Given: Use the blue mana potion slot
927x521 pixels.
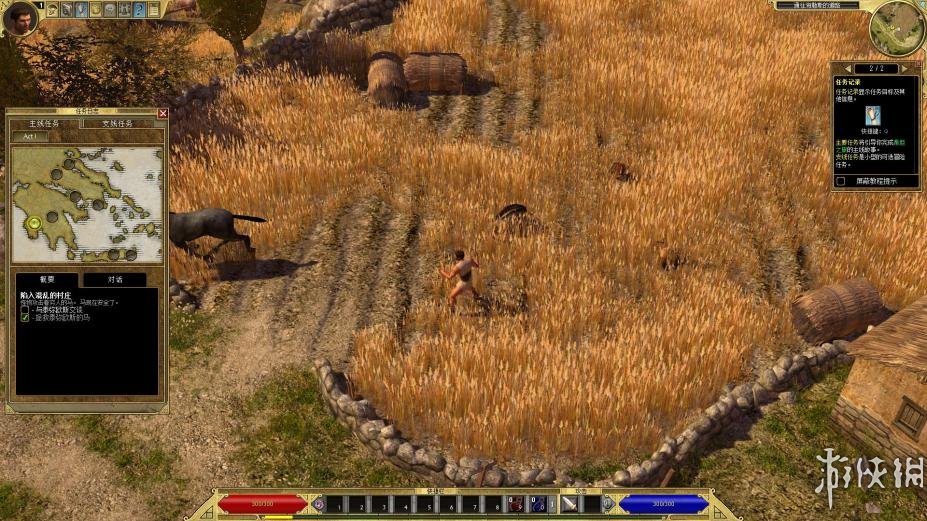Looking at the screenshot, I should 537,505.
